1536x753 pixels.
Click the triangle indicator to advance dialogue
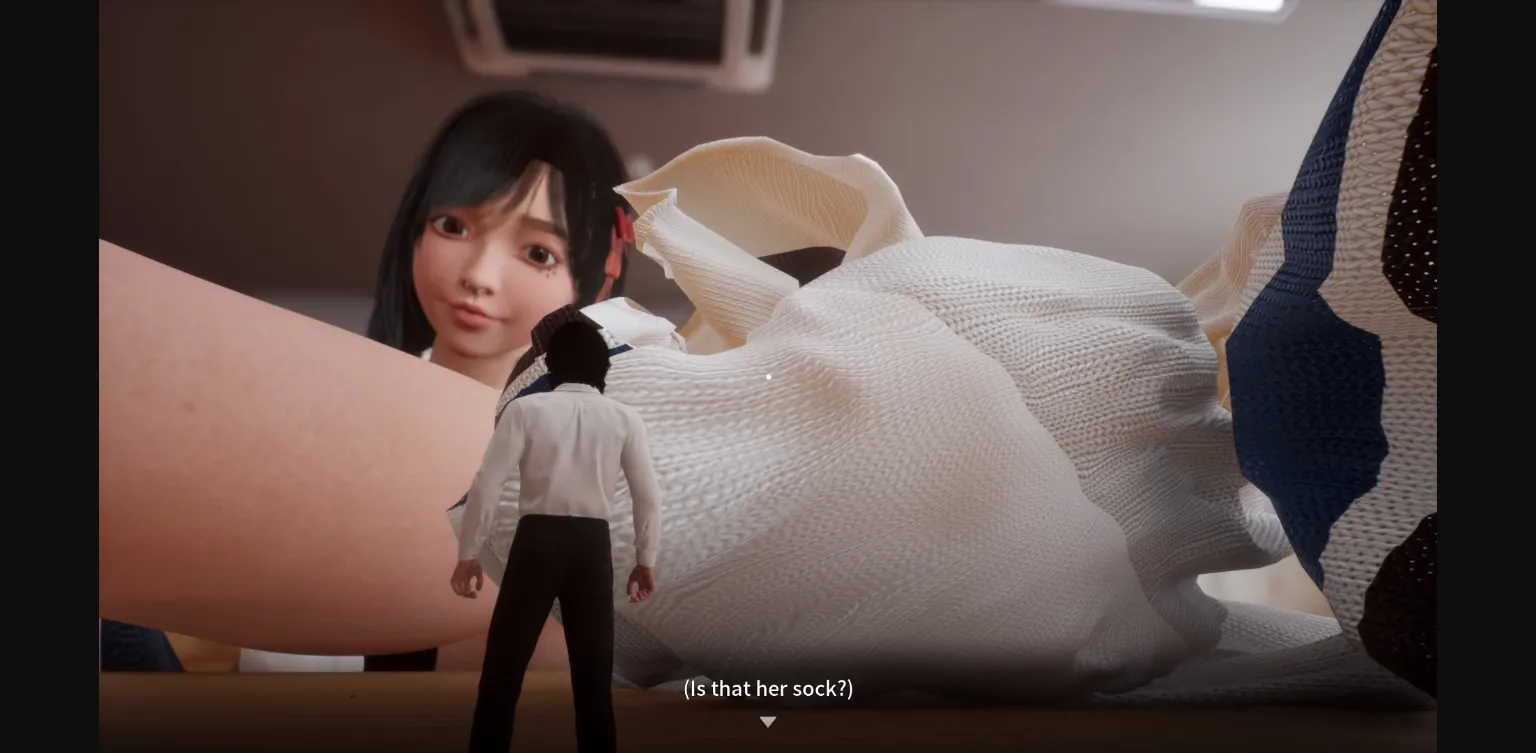[768, 722]
